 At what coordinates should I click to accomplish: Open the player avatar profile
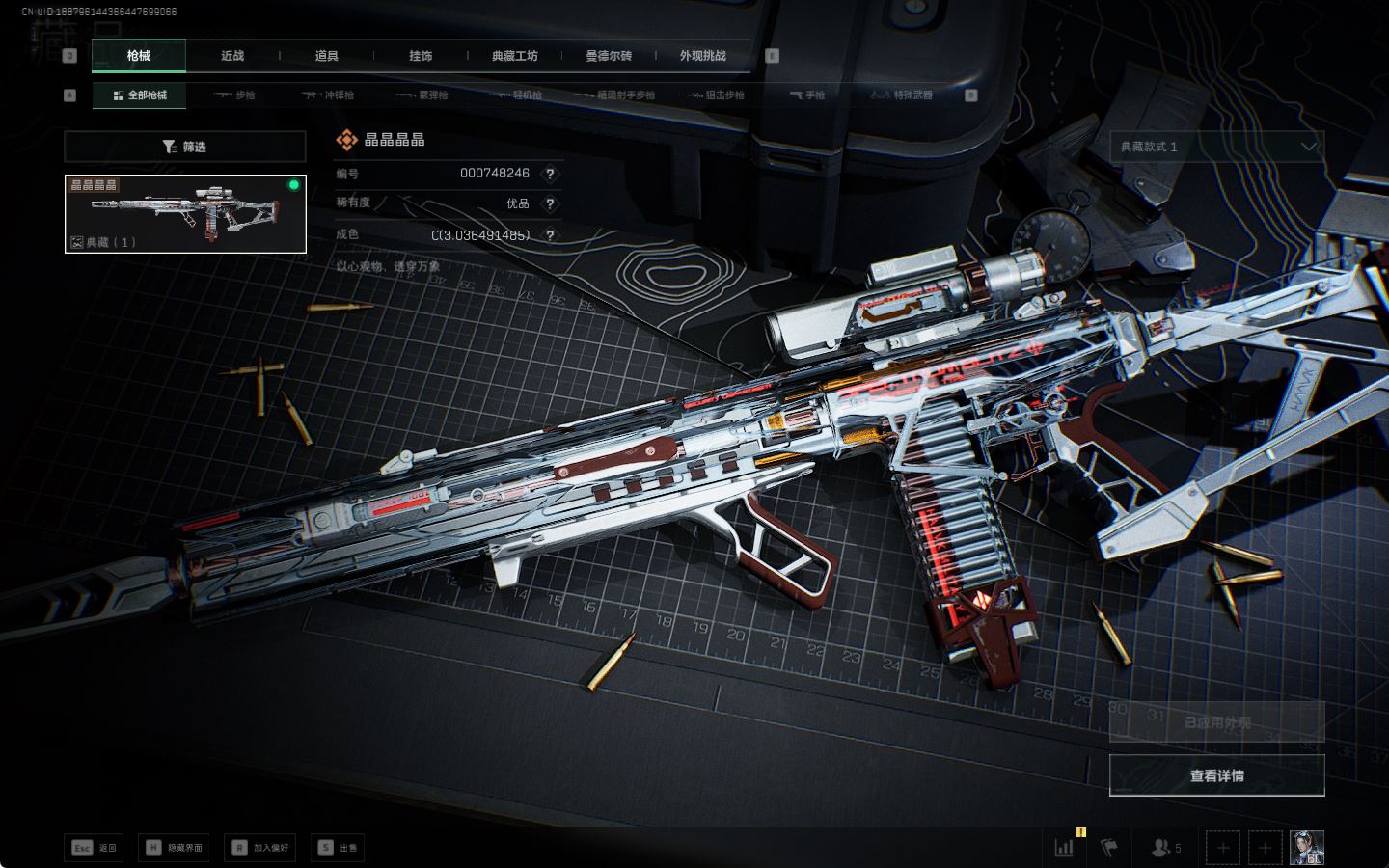point(1307,848)
